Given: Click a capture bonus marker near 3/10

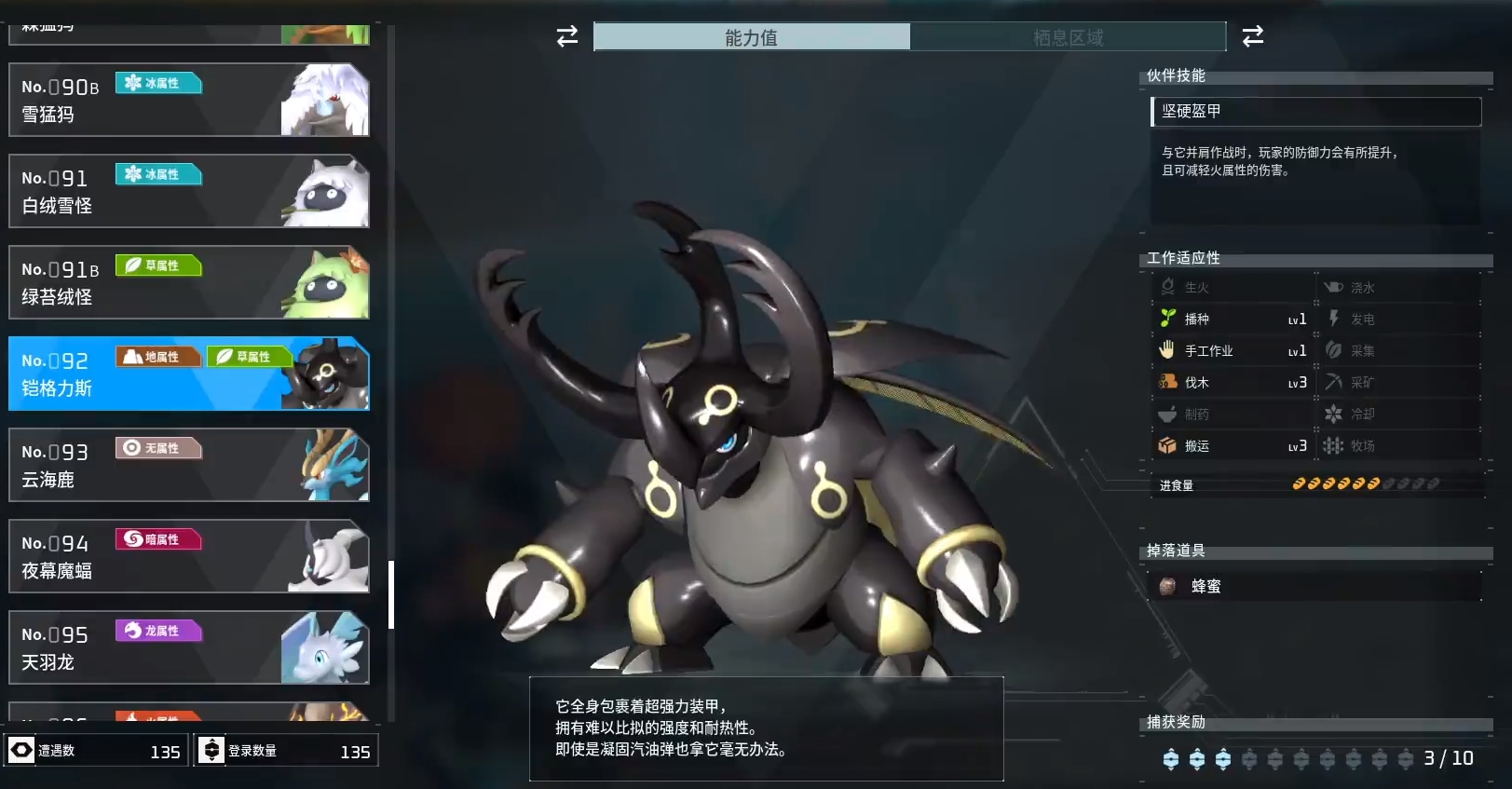Looking at the screenshot, I should (x=1171, y=759).
